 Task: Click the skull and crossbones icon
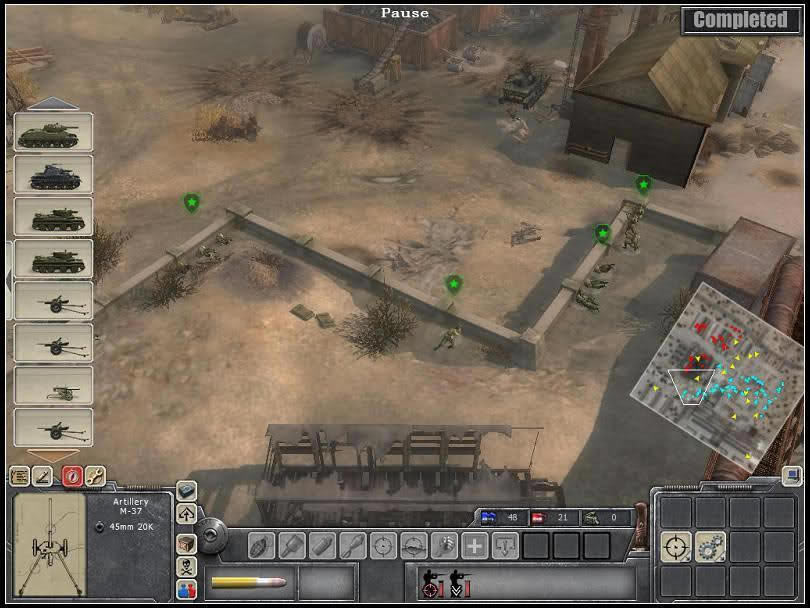coord(187,565)
